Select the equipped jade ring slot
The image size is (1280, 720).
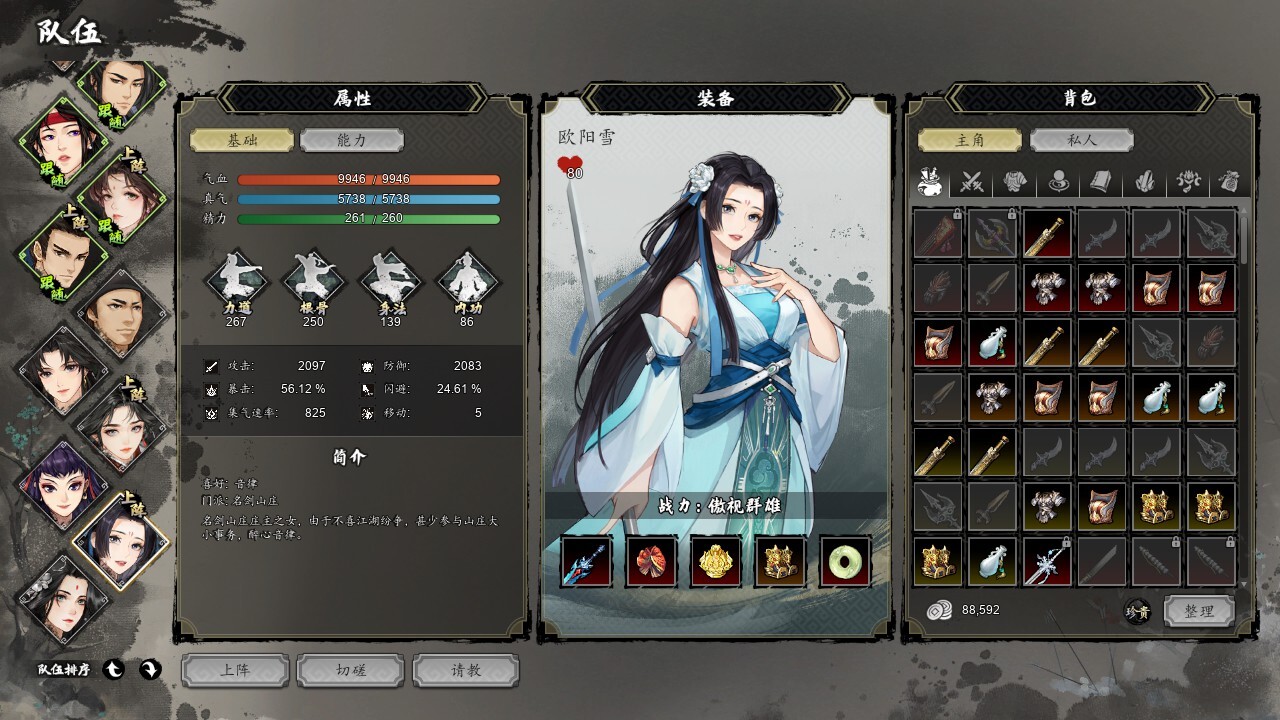coord(845,562)
